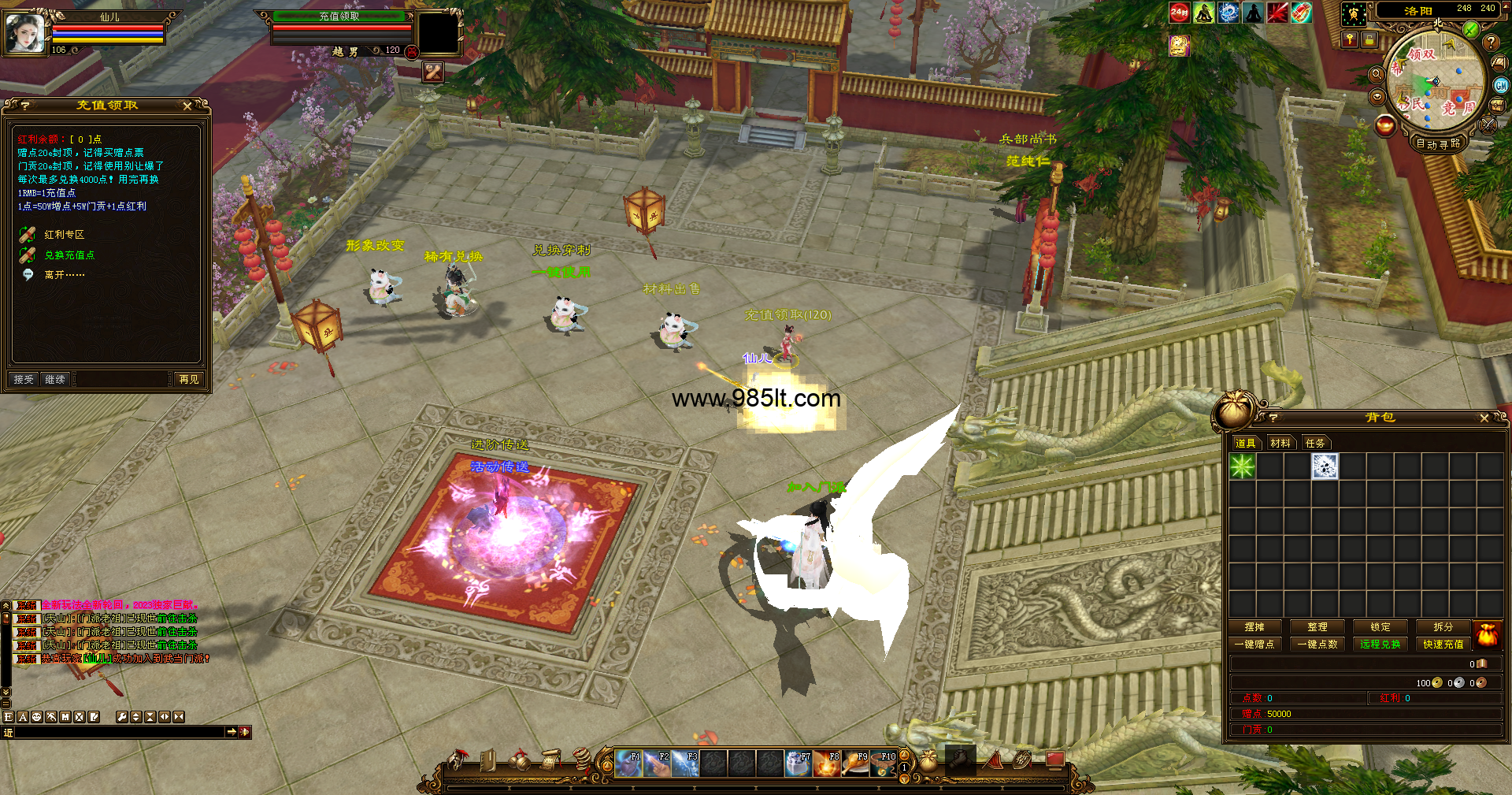Click the chat input field
Image resolution: width=1512 pixels, height=795 pixels.
[118, 733]
